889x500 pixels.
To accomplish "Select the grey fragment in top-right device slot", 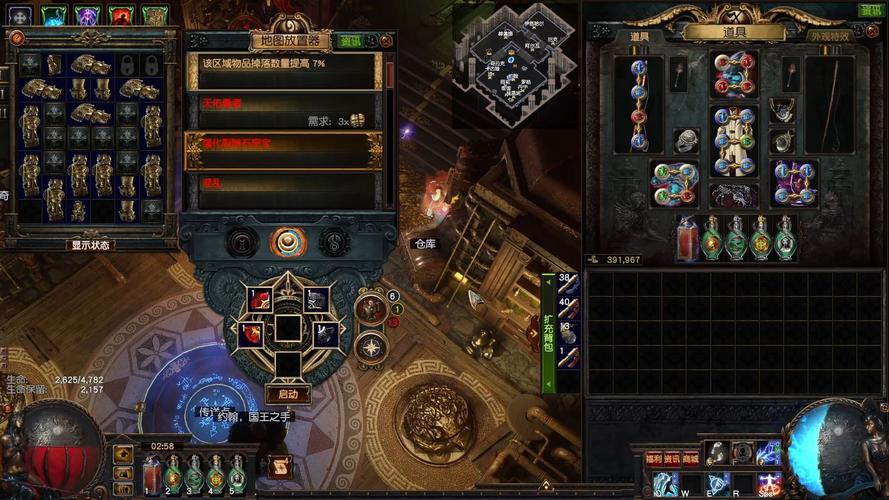I will tap(316, 298).
